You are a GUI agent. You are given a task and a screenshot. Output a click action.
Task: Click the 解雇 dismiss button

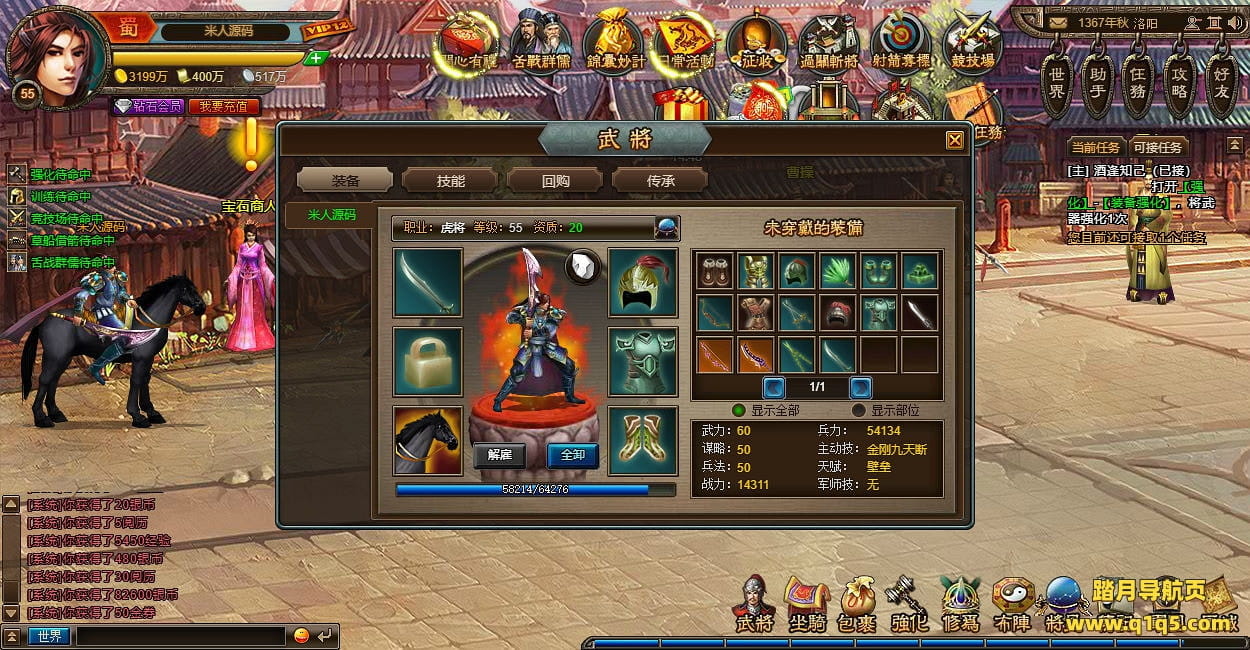(499, 455)
